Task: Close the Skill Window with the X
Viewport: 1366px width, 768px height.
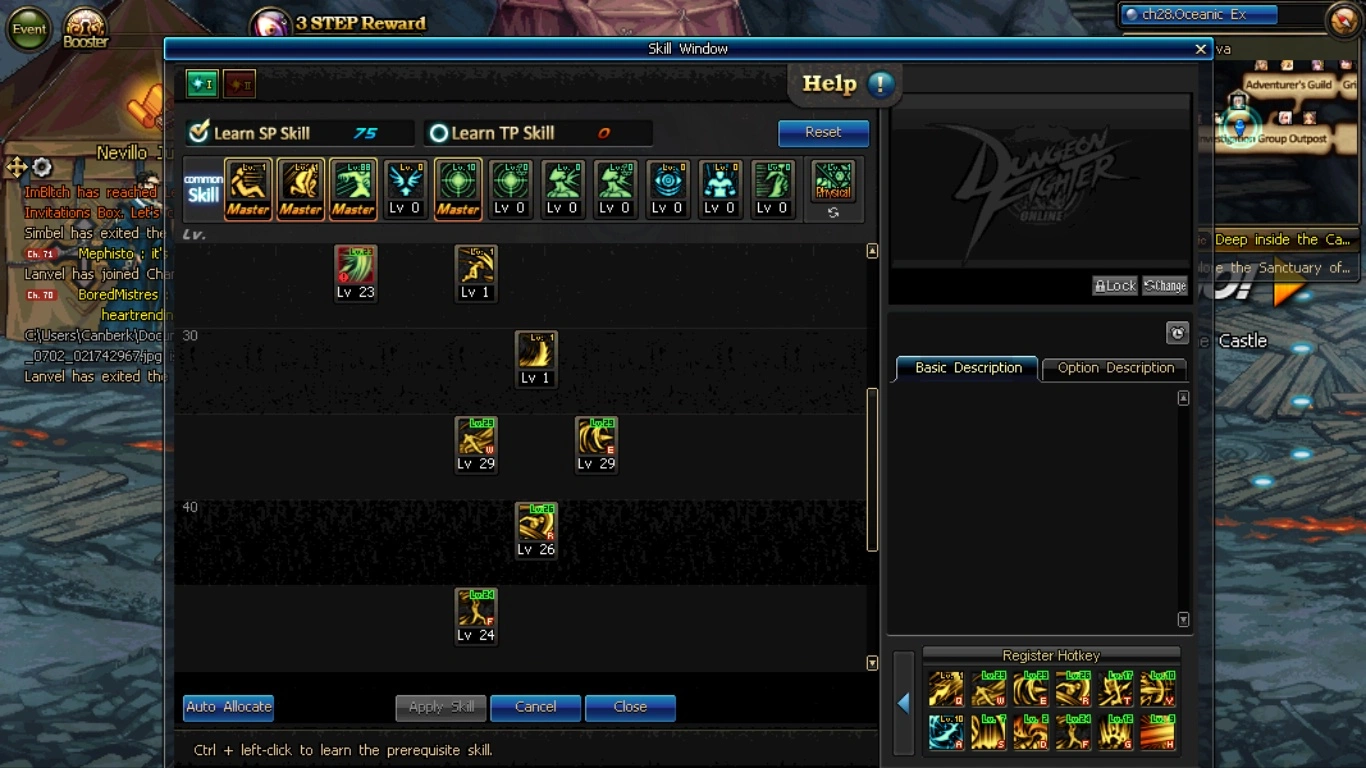Action: (x=1200, y=49)
